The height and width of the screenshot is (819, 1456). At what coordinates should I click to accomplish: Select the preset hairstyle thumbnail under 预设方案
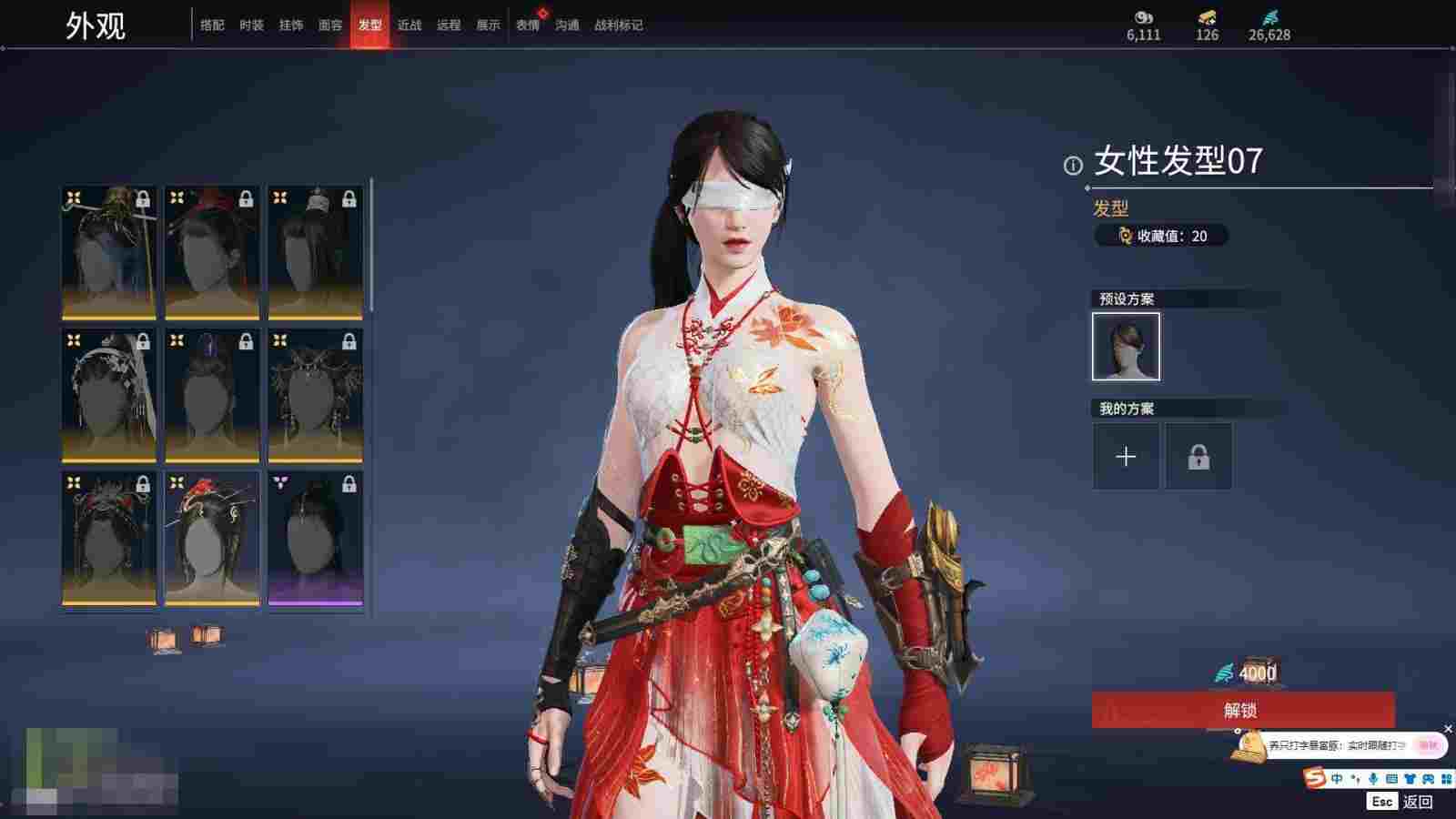coord(1126,347)
